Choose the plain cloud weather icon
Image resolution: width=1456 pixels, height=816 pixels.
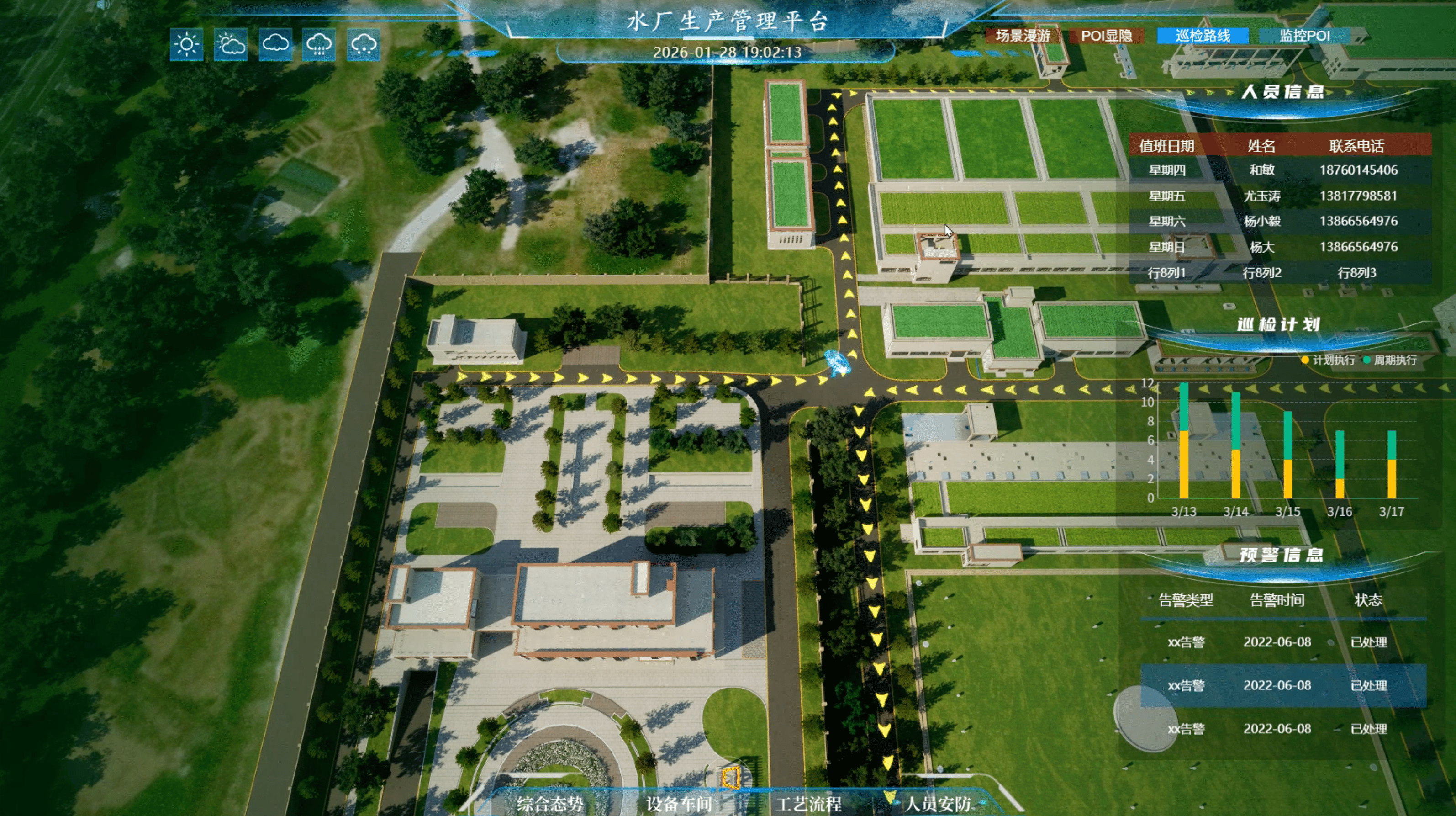(275, 44)
